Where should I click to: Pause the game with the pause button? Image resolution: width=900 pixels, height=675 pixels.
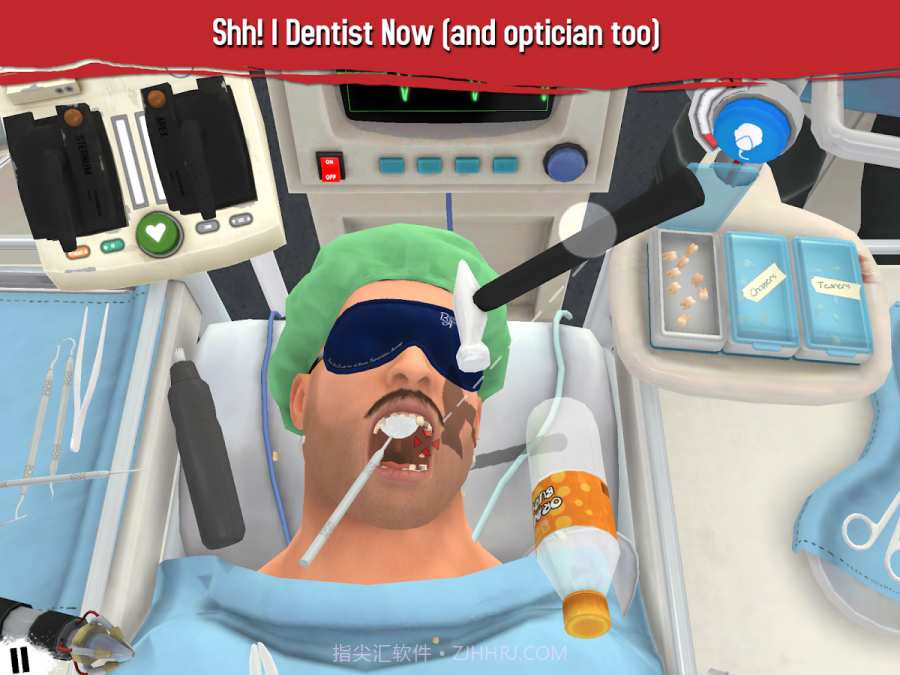[19, 659]
